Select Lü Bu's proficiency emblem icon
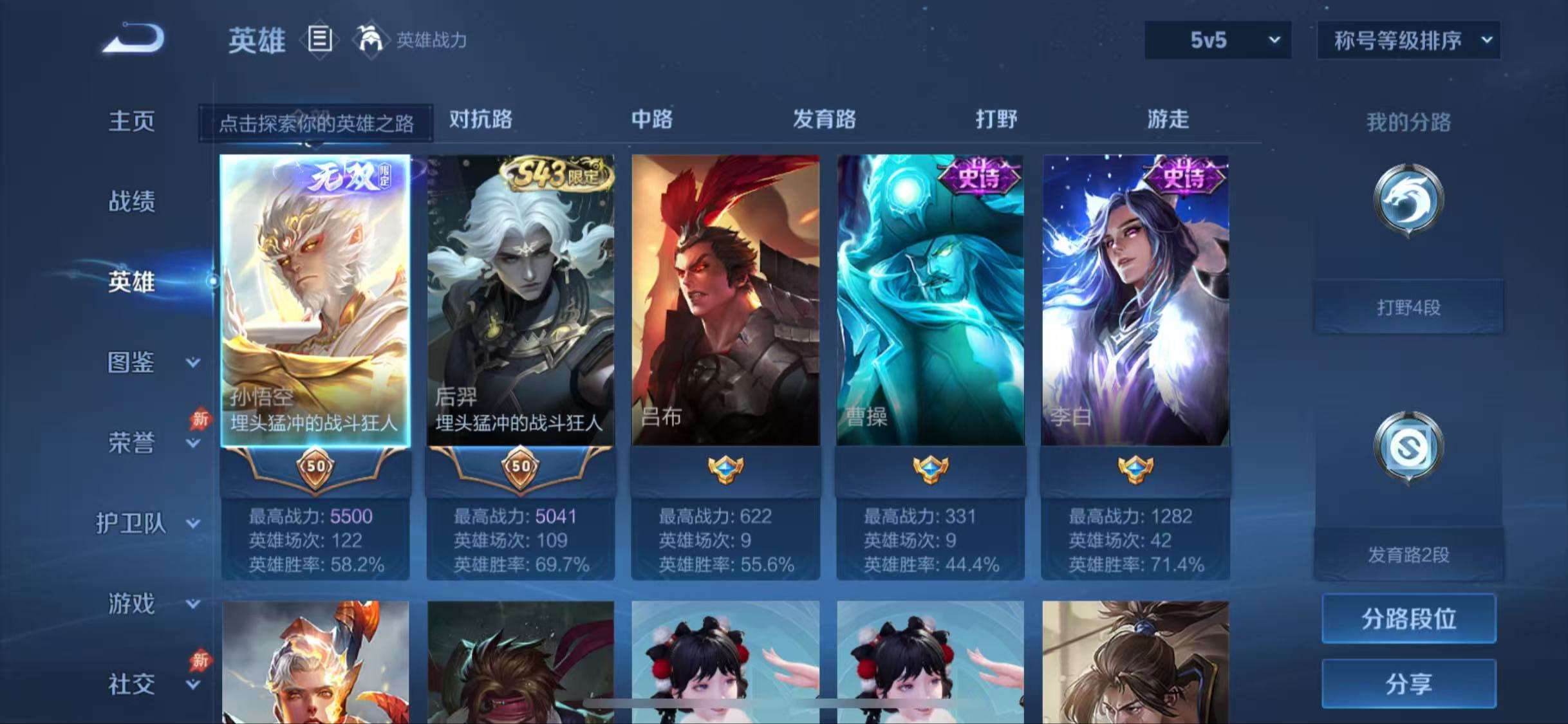 tap(727, 467)
